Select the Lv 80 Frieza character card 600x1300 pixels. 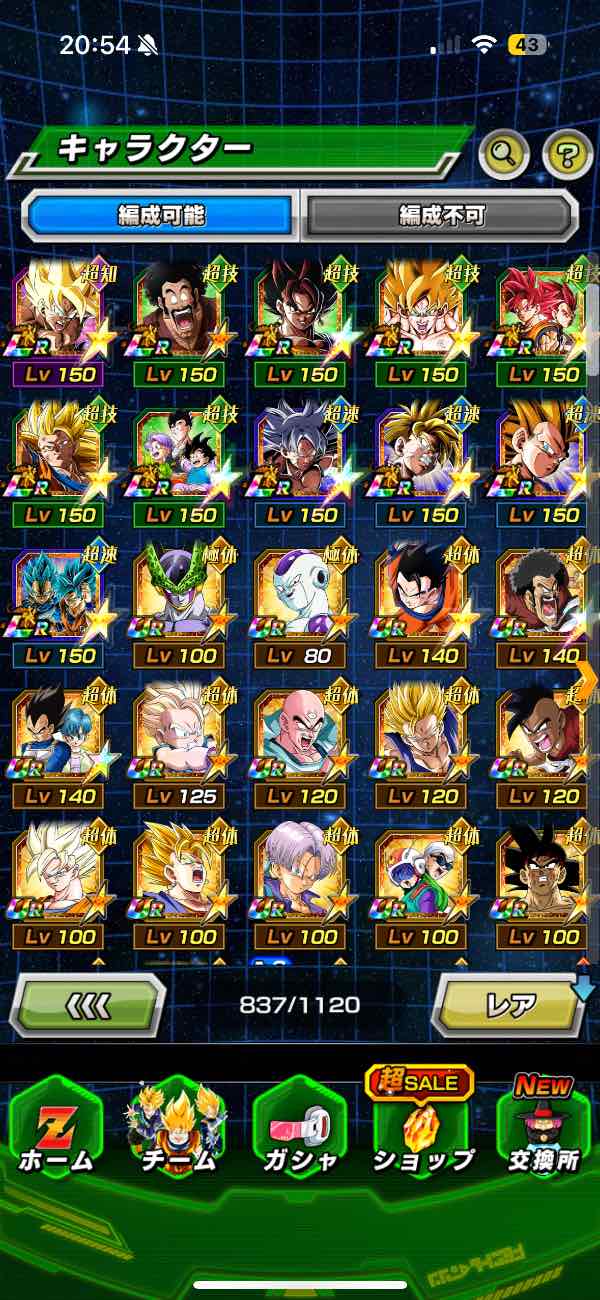[300, 606]
